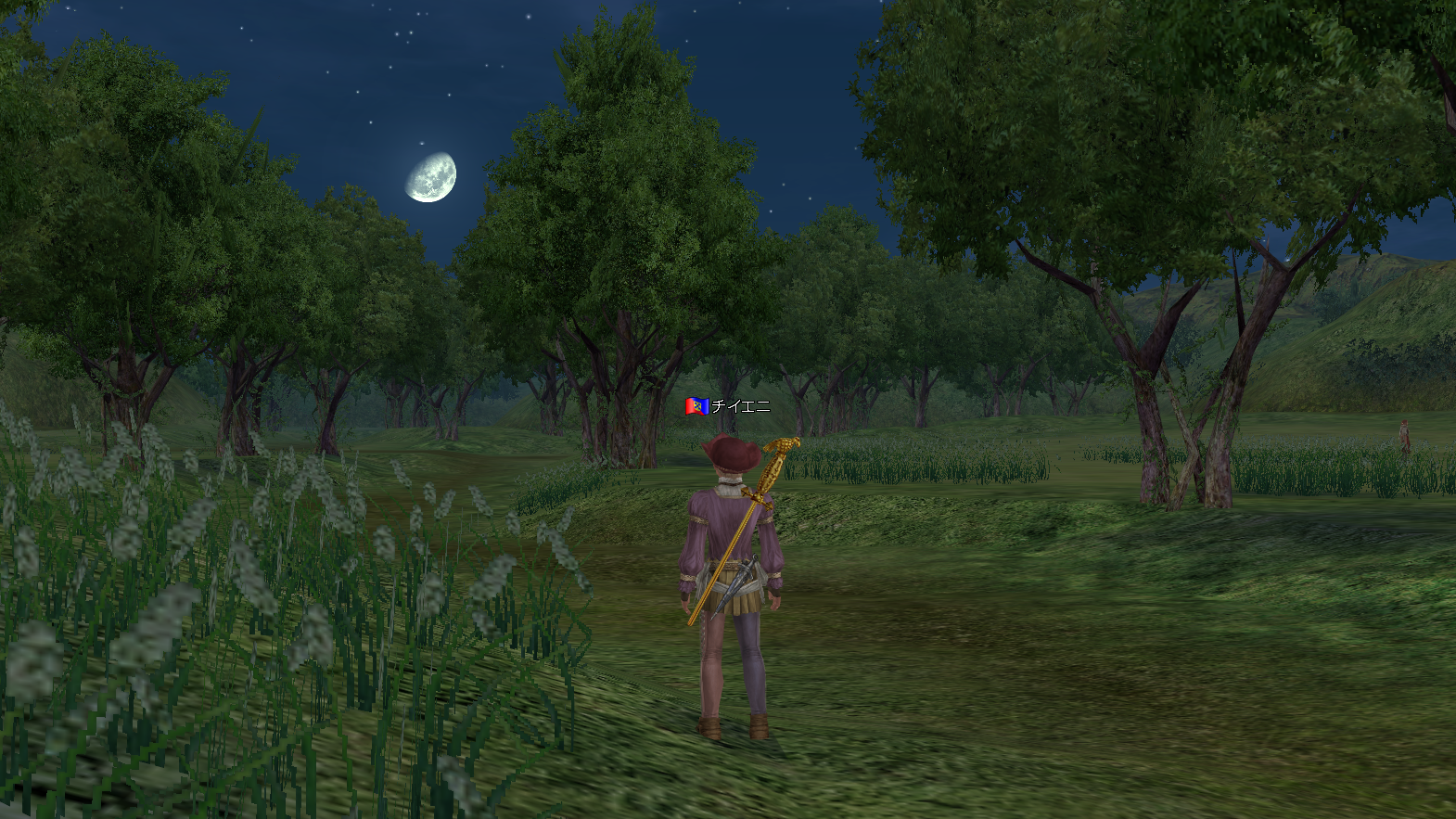Select the チイエニ player nameplate
1456x819 pixels.
[x=739, y=406]
